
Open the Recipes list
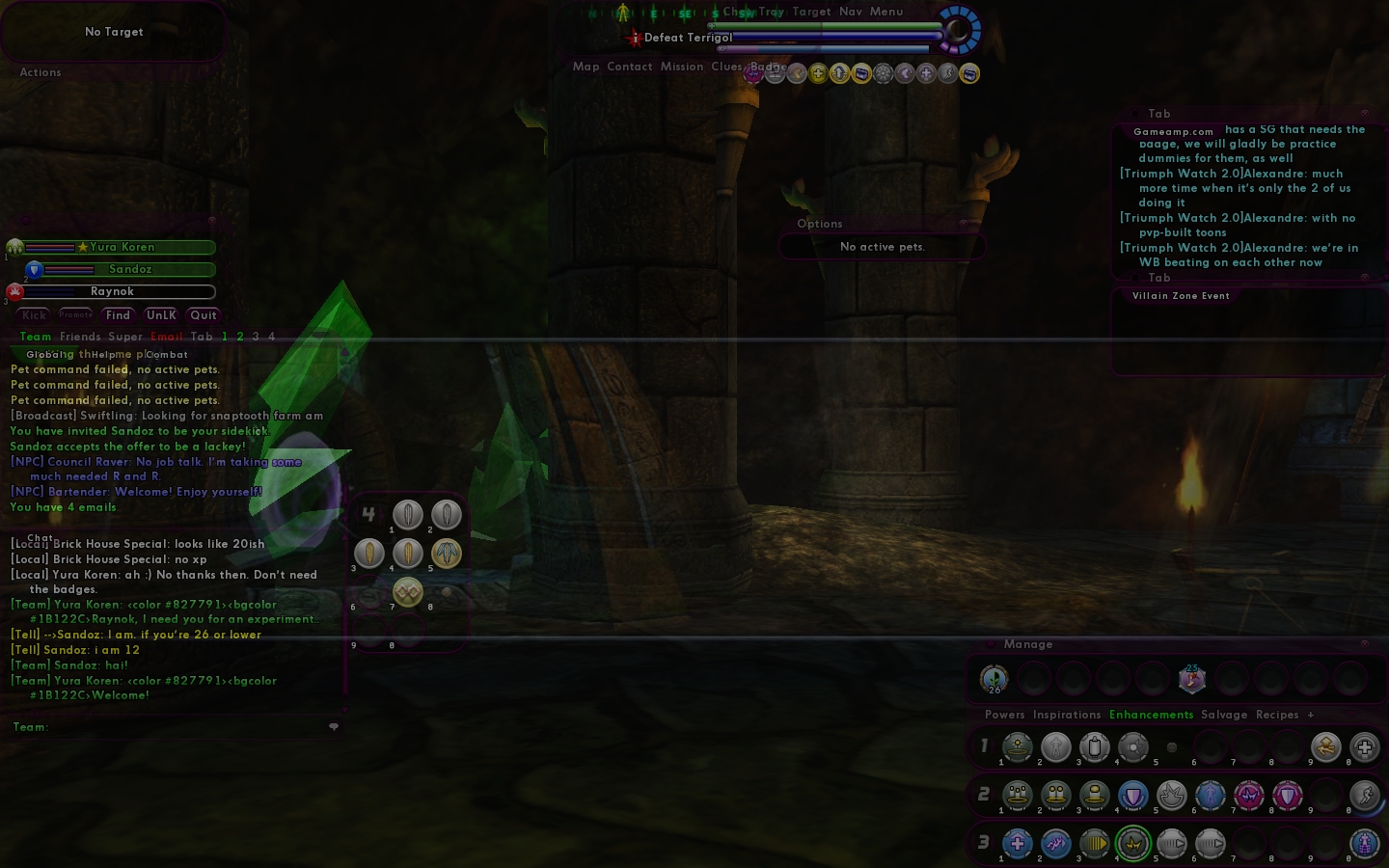pyautogui.click(x=1277, y=715)
